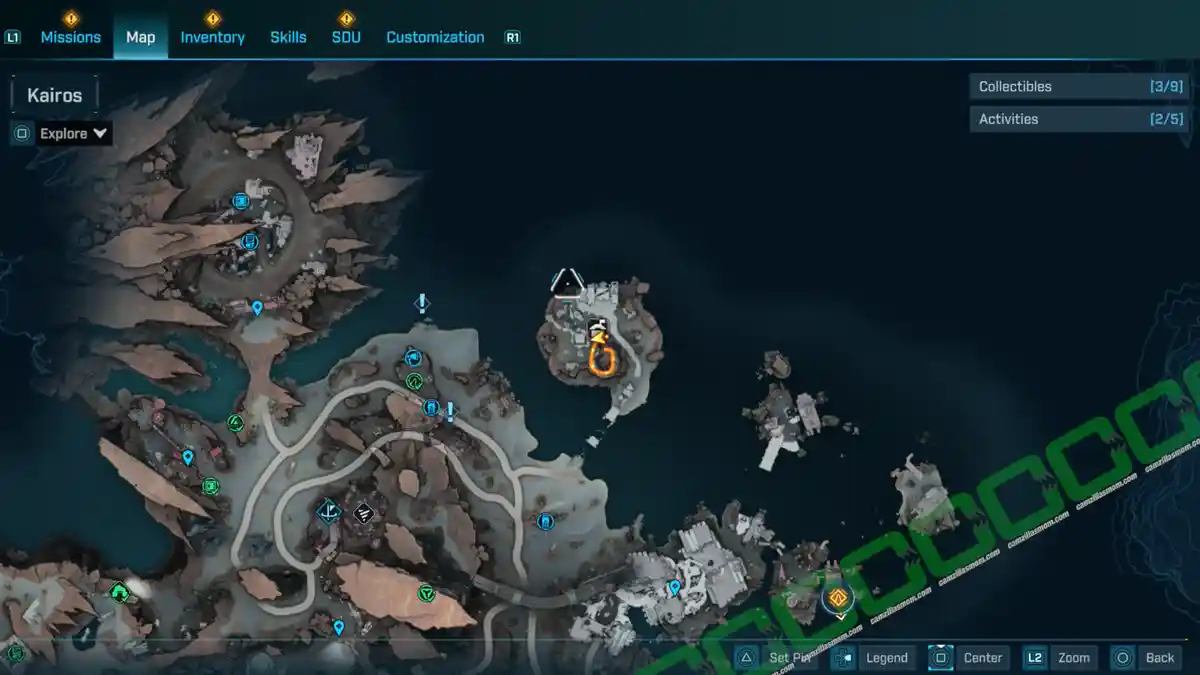Select the green house safehouse marker
1200x675 pixels.
click(x=120, y=593)
